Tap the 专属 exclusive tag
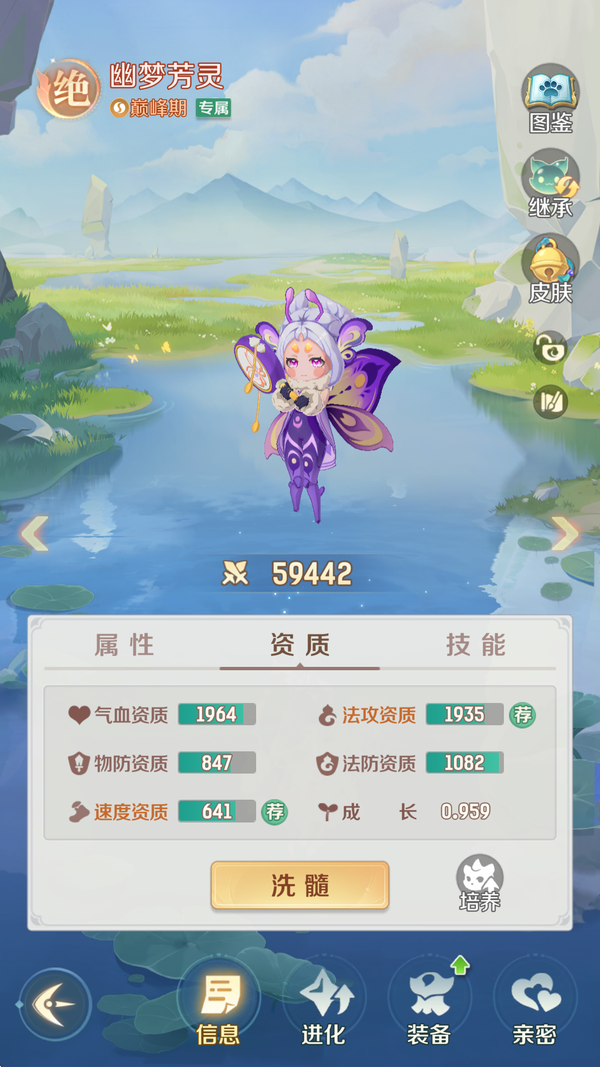The height and width of the screenshot is (1067, 600). point(213,108)
